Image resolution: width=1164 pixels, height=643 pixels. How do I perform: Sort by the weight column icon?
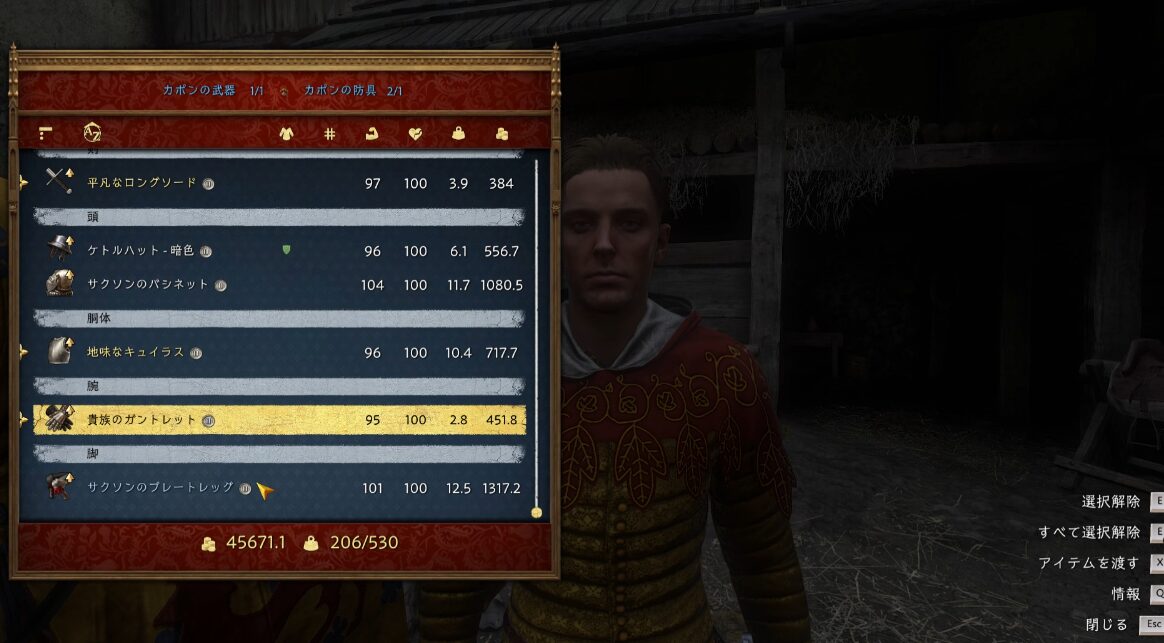click(x=459, y=133)
